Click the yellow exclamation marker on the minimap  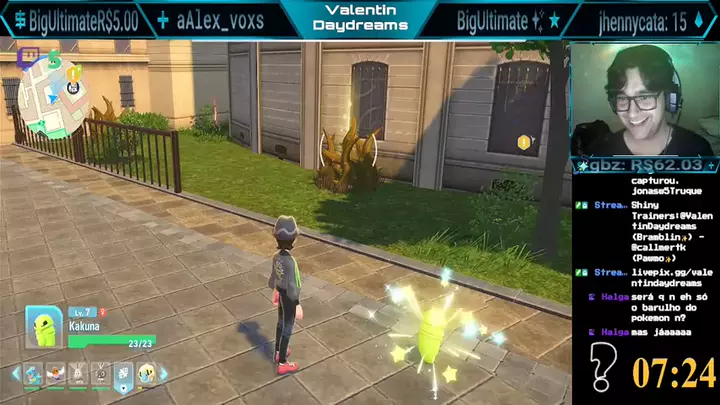pyautogui.click(x=74, y=73)
